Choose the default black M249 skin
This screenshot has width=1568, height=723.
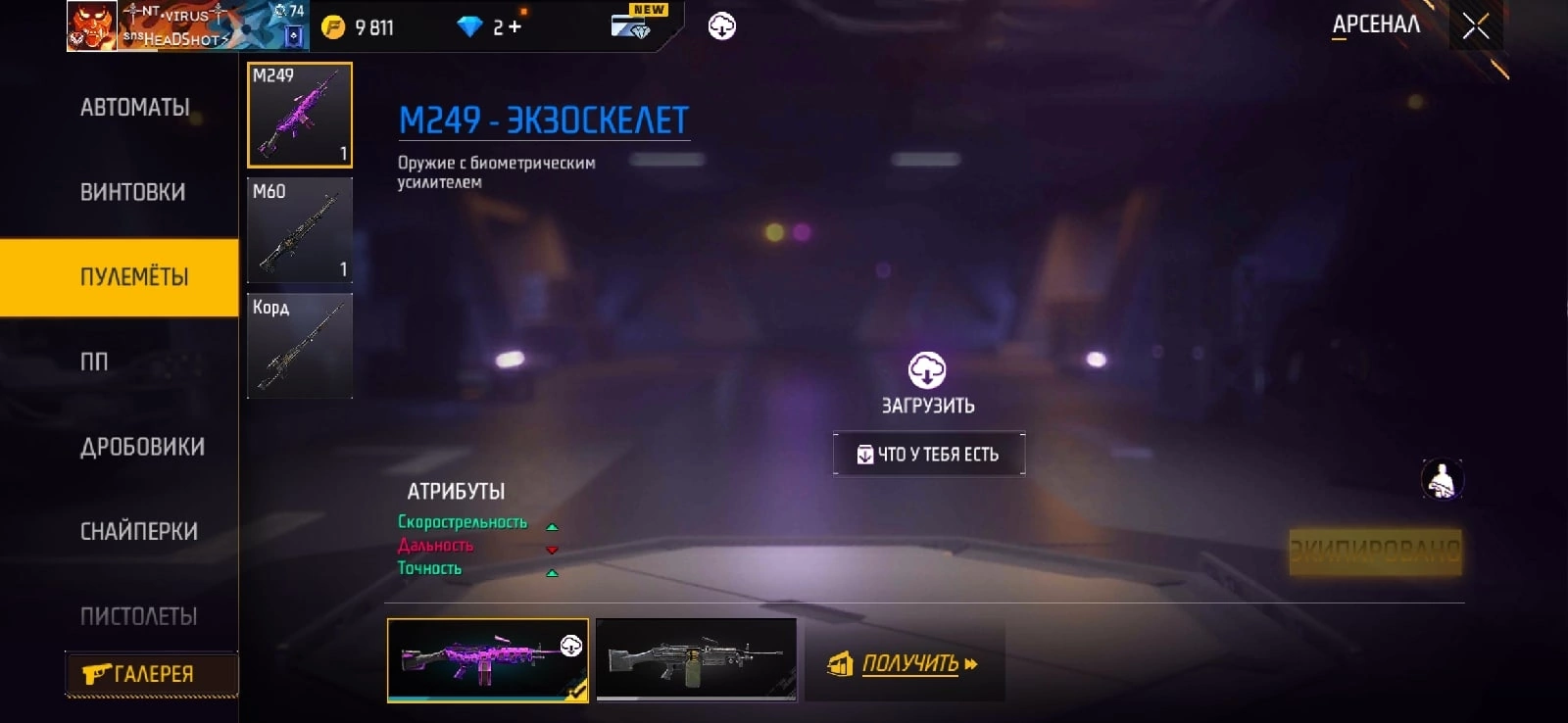coord(696,660)
